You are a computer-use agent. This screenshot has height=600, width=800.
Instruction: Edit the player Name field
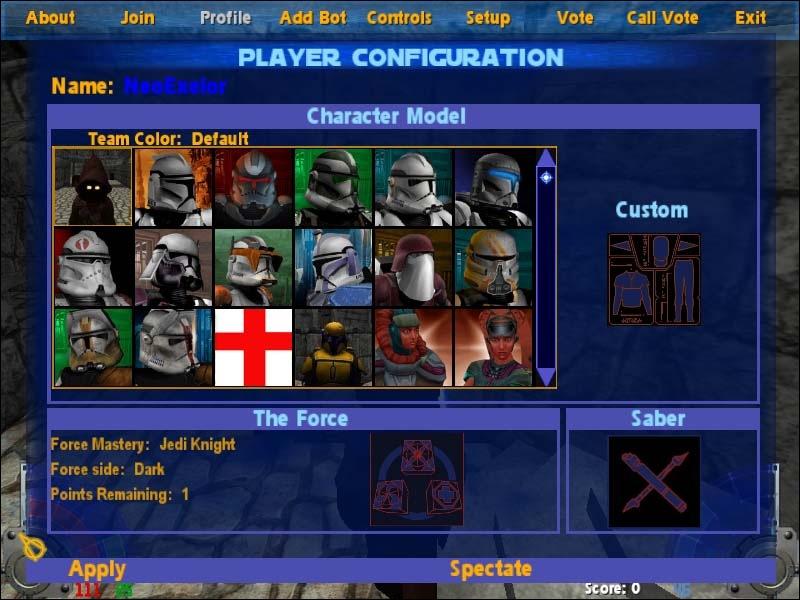click(175, 86)
